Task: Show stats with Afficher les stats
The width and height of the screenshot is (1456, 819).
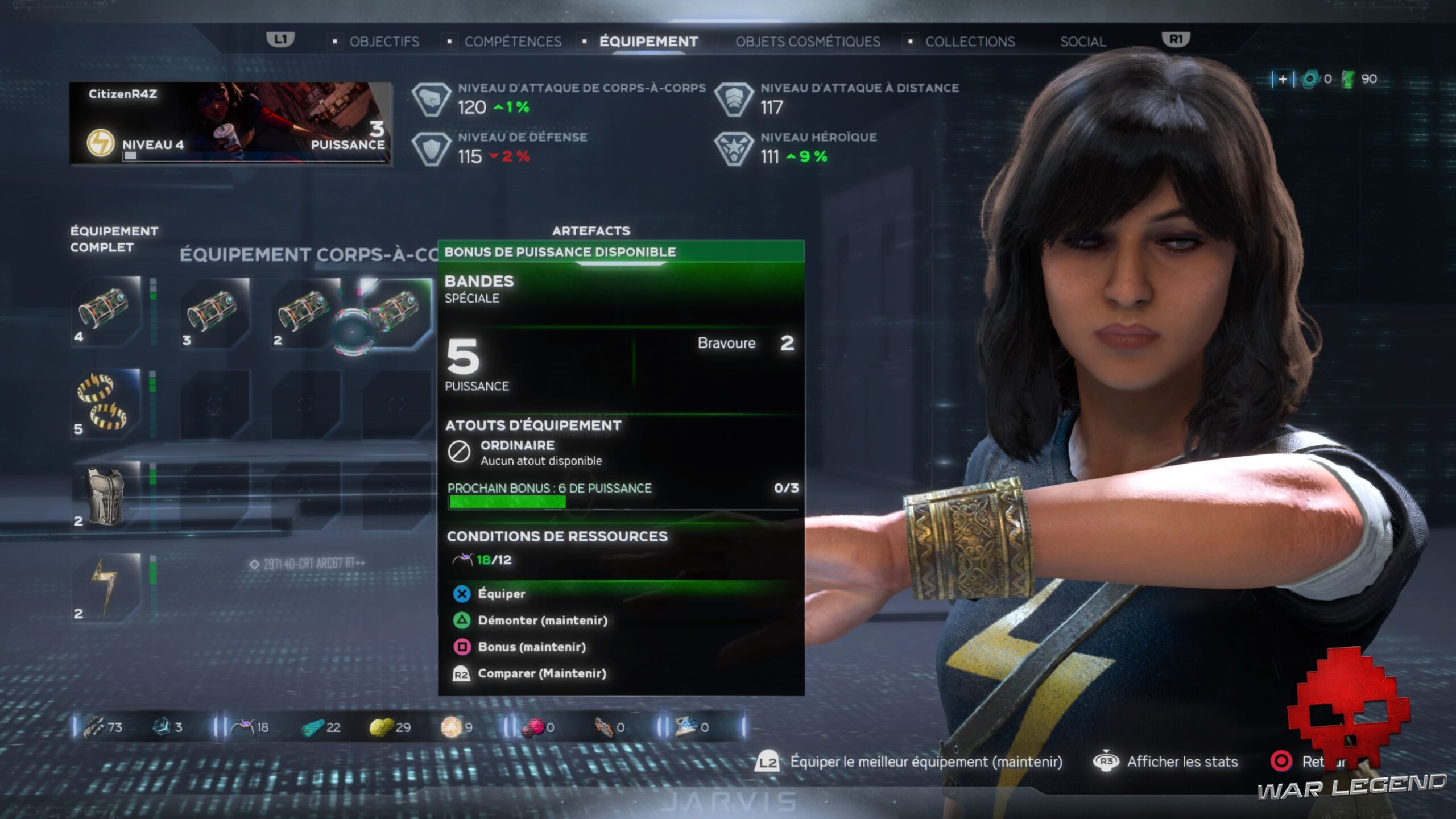Action: pyautogui.click(x=1182, y=762)
